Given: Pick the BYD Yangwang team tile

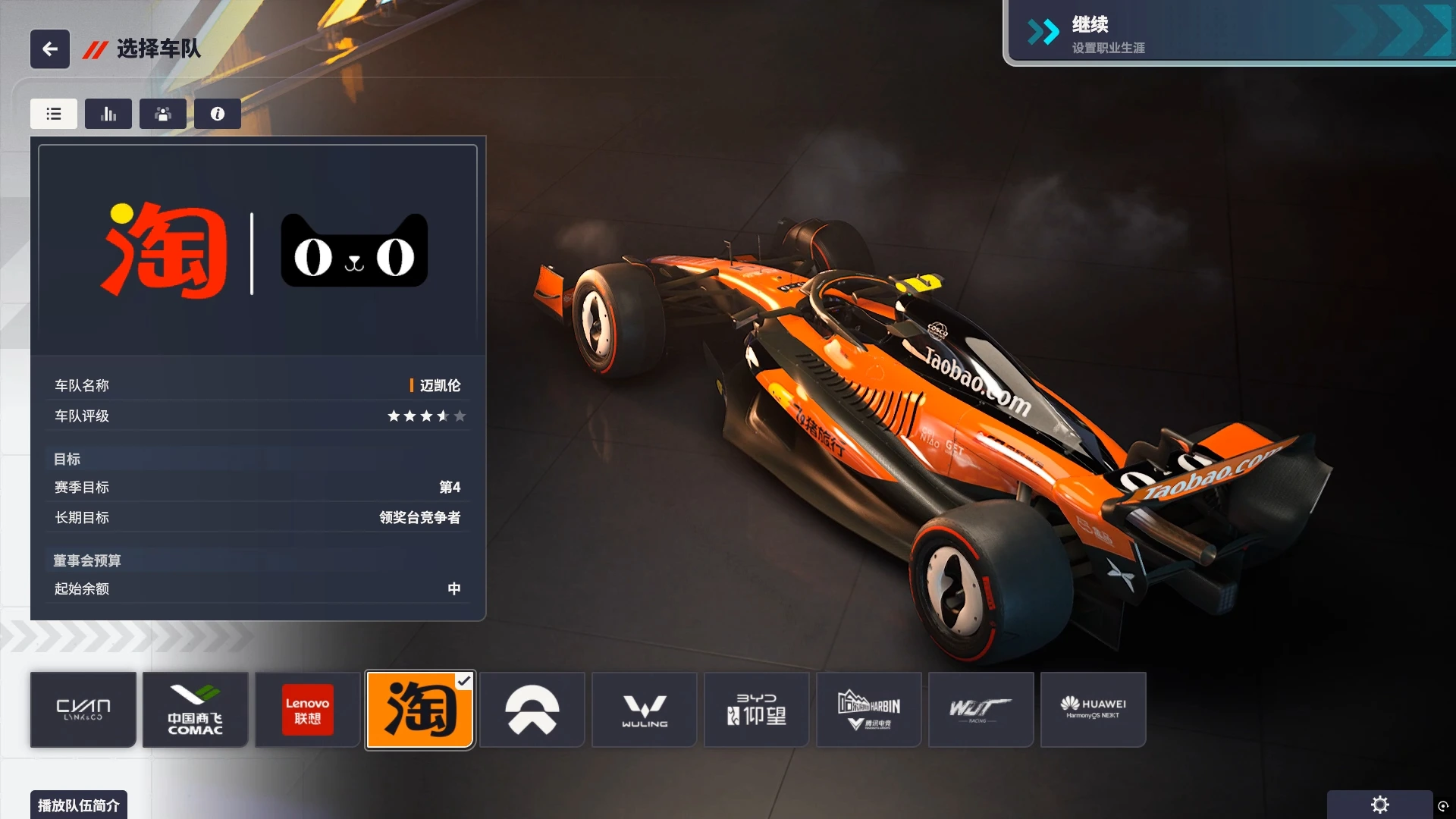Looking at the screenshot, I should pyautogui.click(x=757, y=710).
